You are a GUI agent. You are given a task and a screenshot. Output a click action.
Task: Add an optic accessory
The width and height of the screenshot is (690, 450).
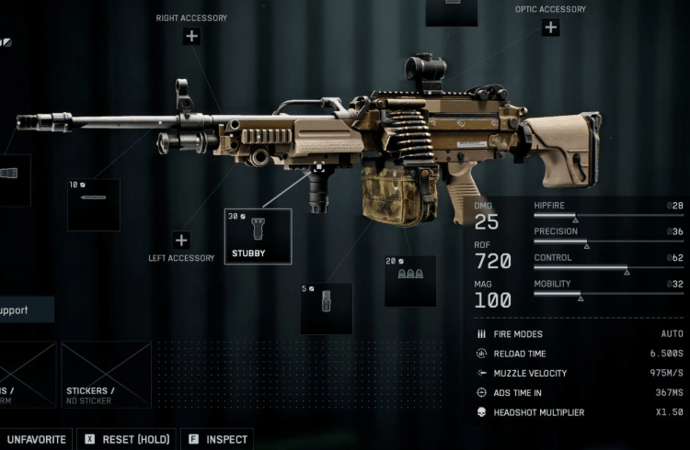pyautogui.click(x=550, y=28)
